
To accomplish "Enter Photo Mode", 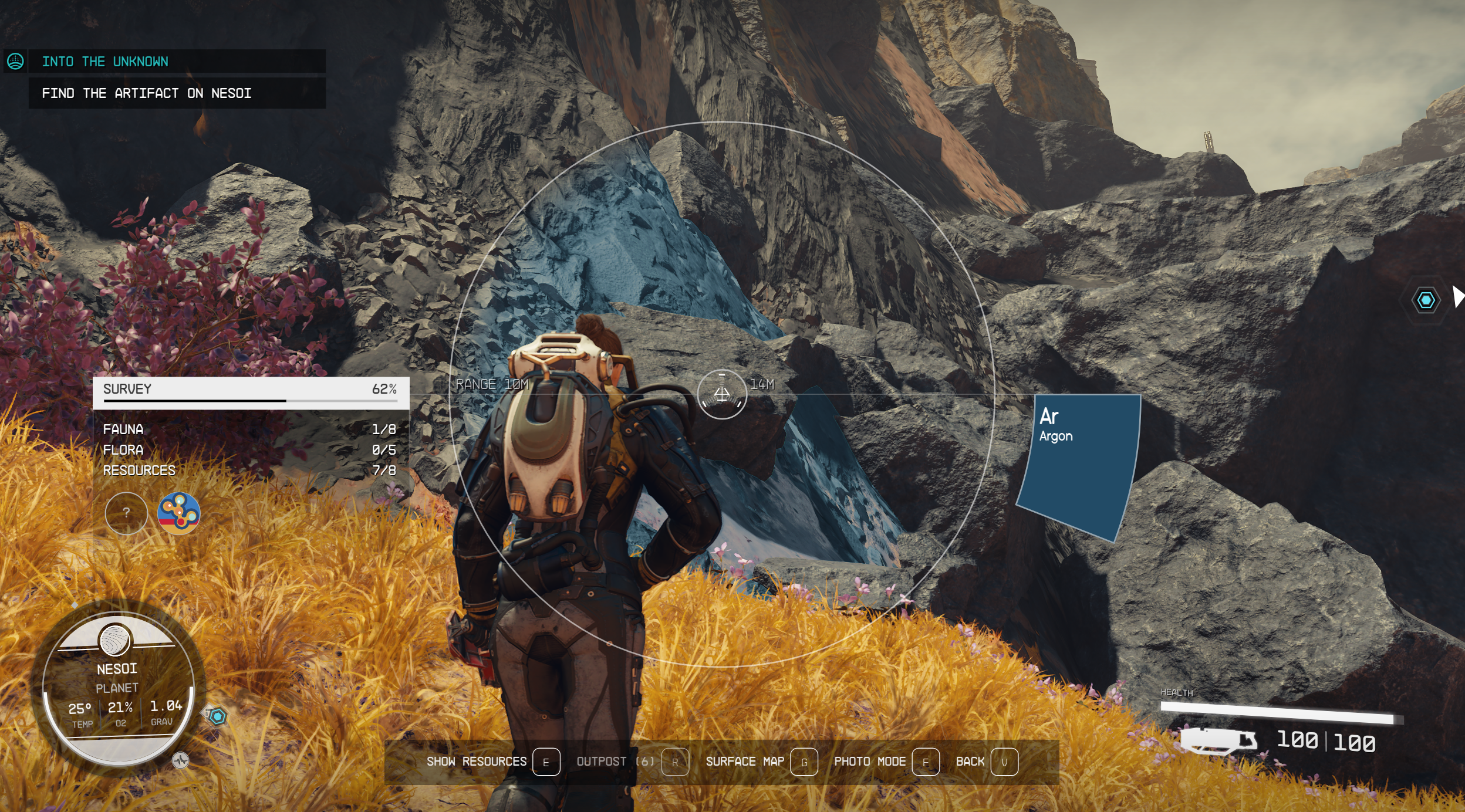I will [x=886, y=762].
